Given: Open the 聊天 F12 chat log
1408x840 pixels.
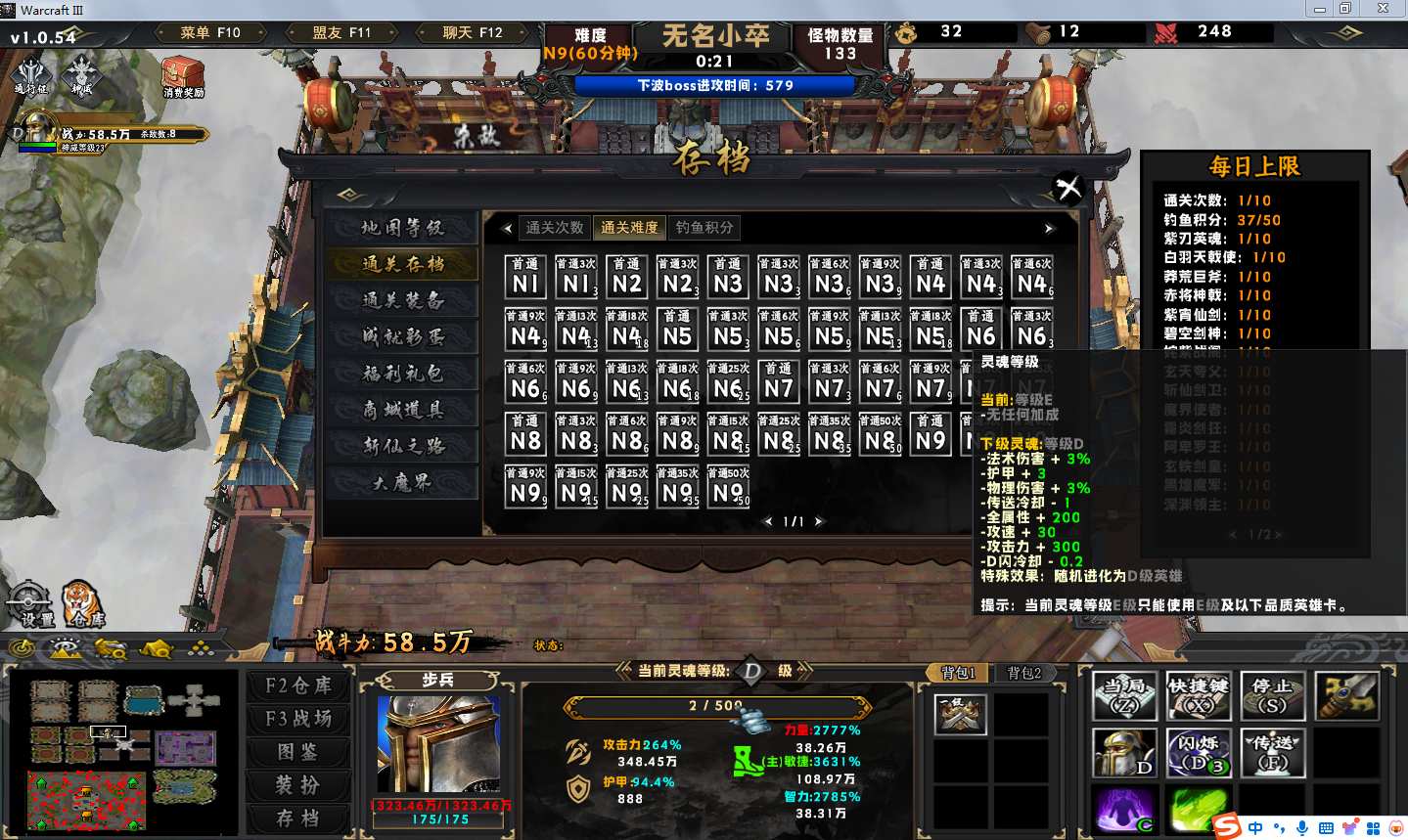Looking at the screenshot, I should coord(473,32).
